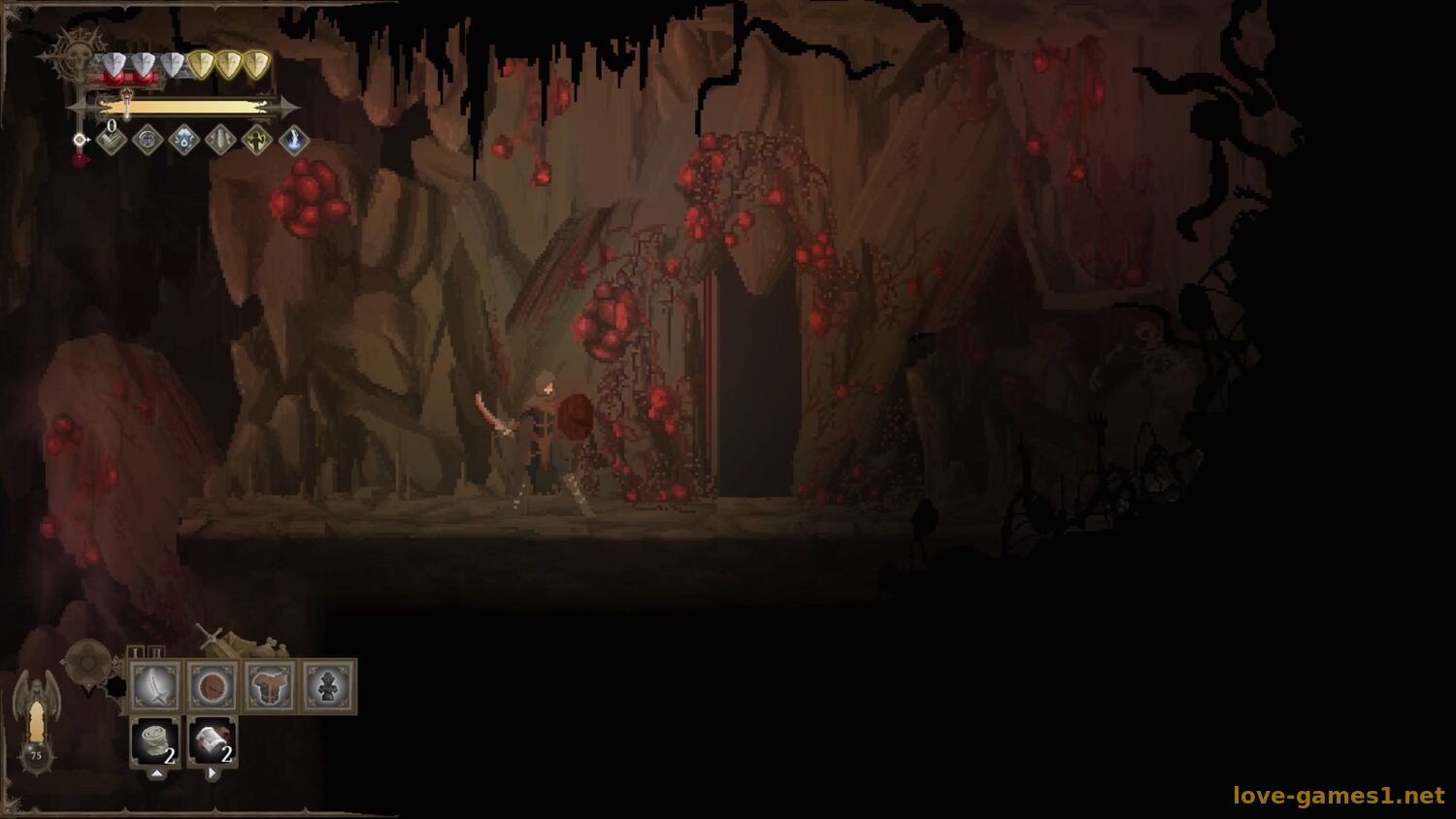Select the glowing figure skill icon

[257, 141]
